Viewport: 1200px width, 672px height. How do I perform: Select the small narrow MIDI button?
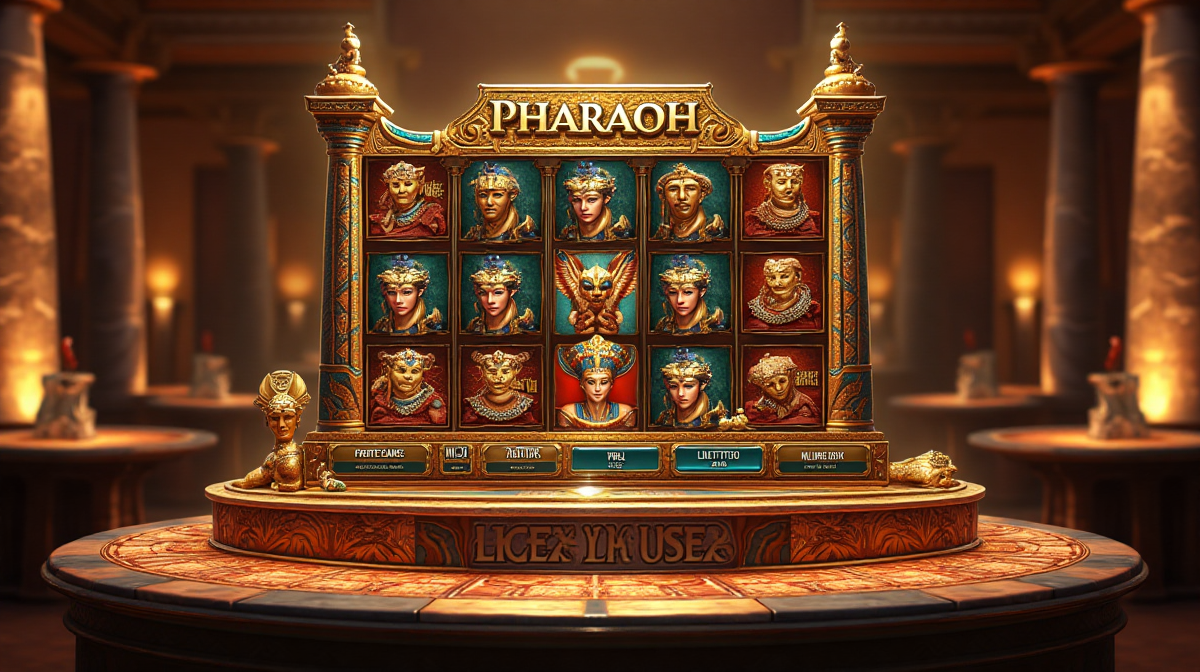coord(456,459)
